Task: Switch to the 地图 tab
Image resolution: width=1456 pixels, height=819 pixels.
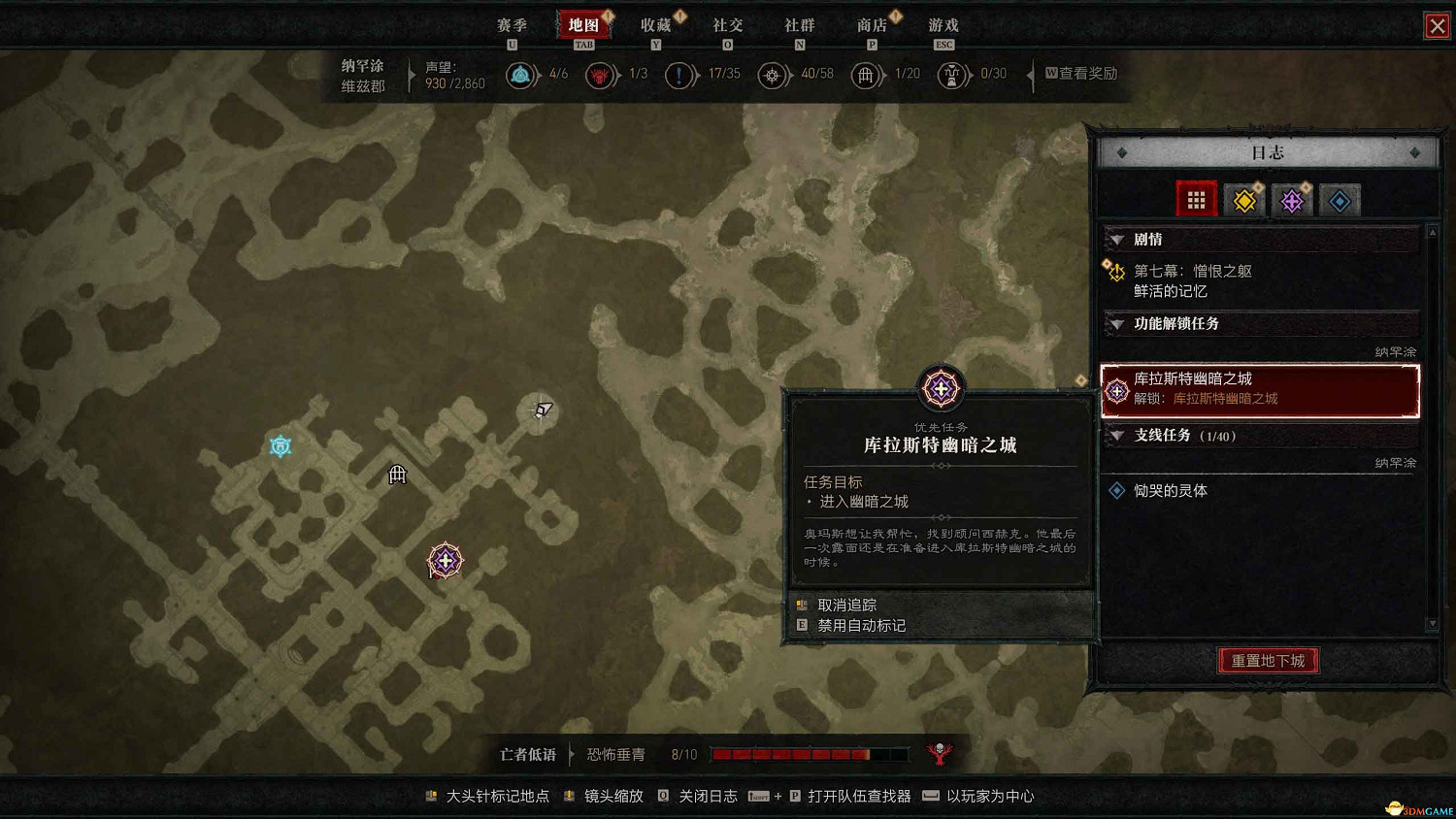Action: pos(583,25)
